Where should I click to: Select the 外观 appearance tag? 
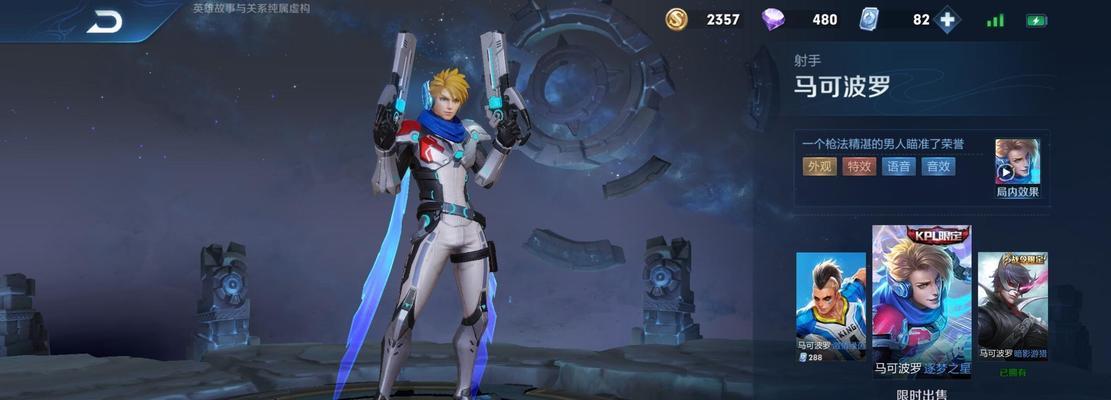click(x=819, y=167)
